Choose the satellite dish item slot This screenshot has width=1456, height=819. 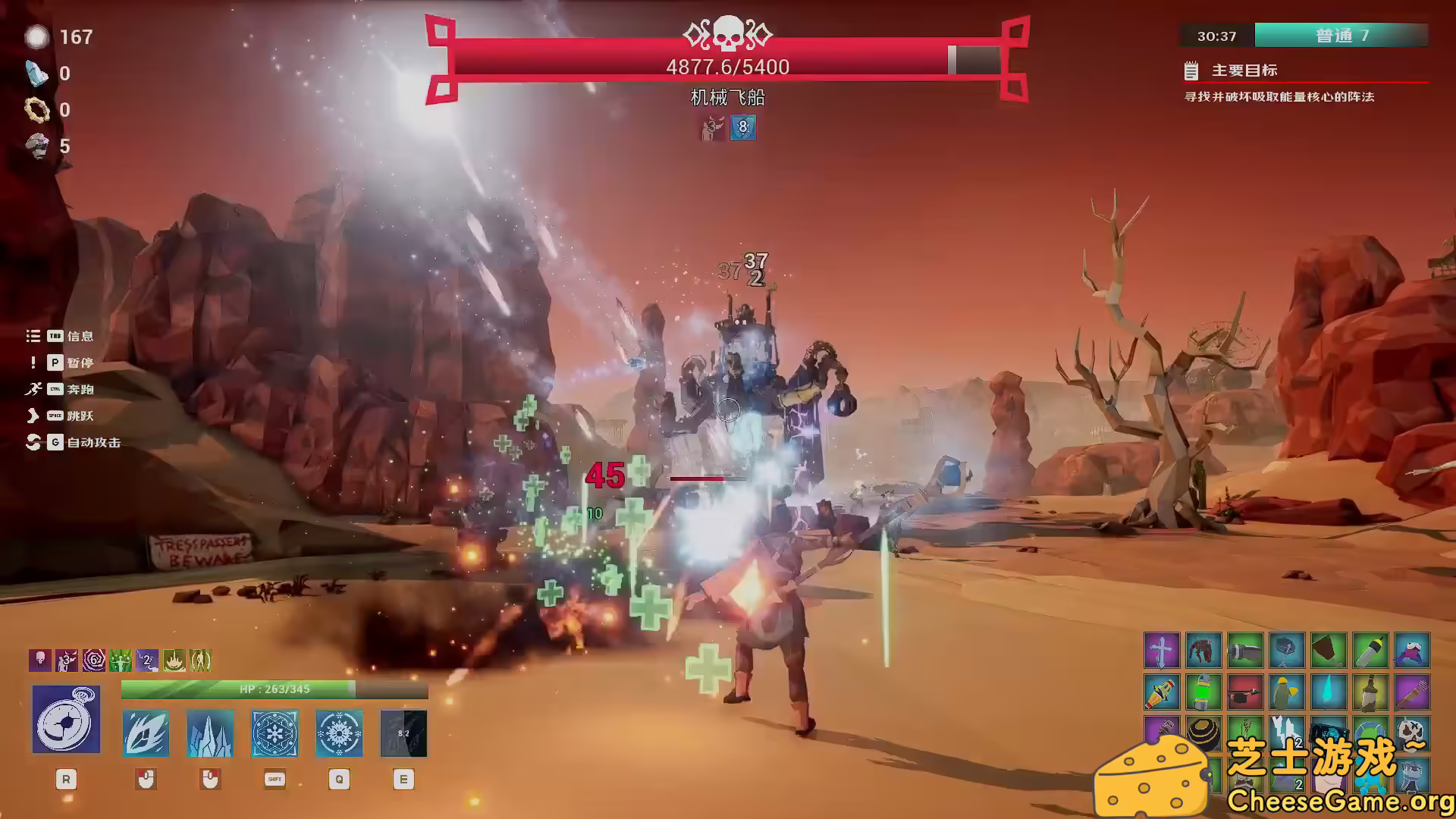point(1287,651)
